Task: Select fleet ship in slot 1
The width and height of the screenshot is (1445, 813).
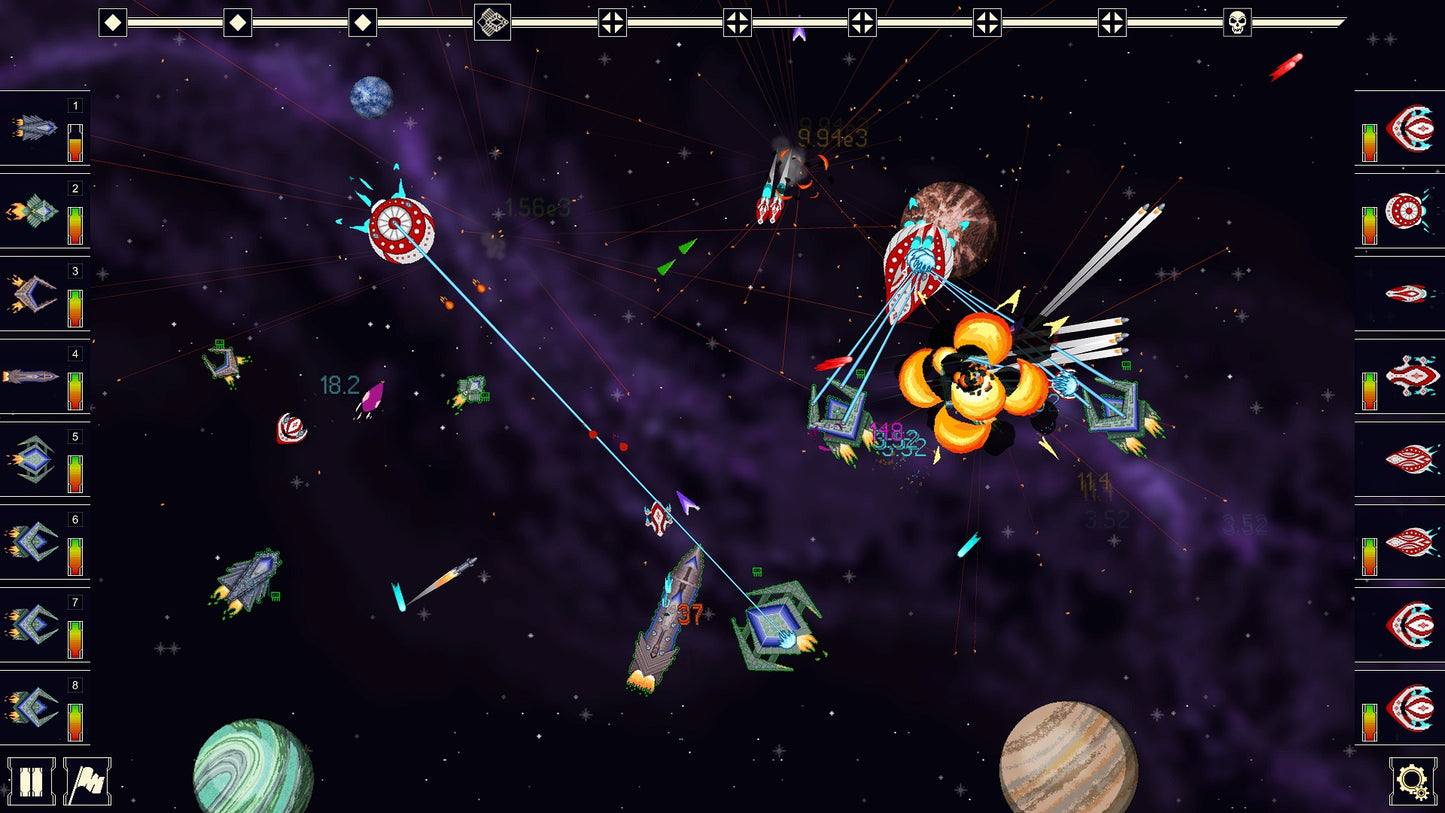Action: click(x=34, y=125)
